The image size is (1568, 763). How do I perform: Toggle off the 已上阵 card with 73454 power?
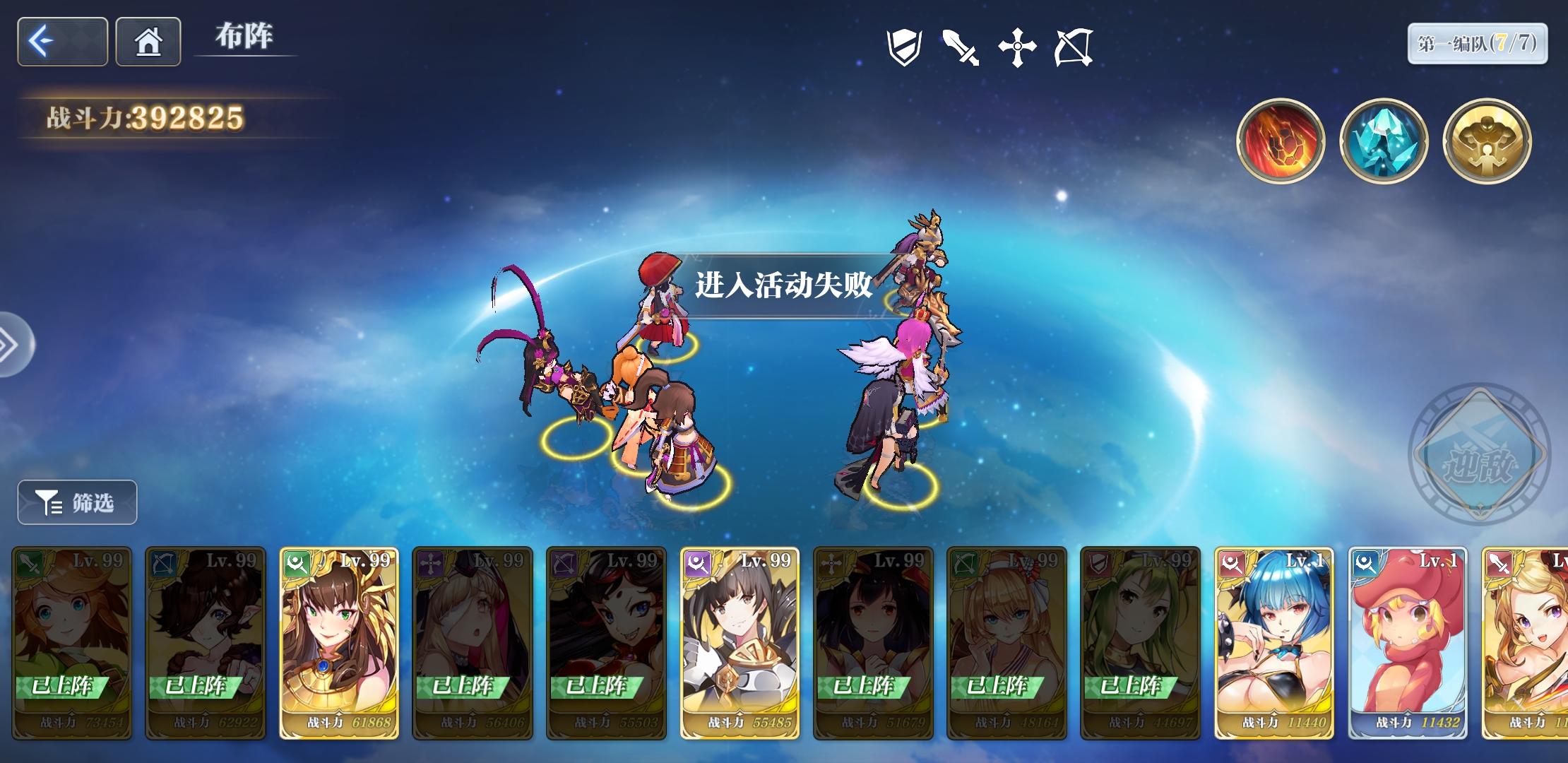[x=71, y=643]
